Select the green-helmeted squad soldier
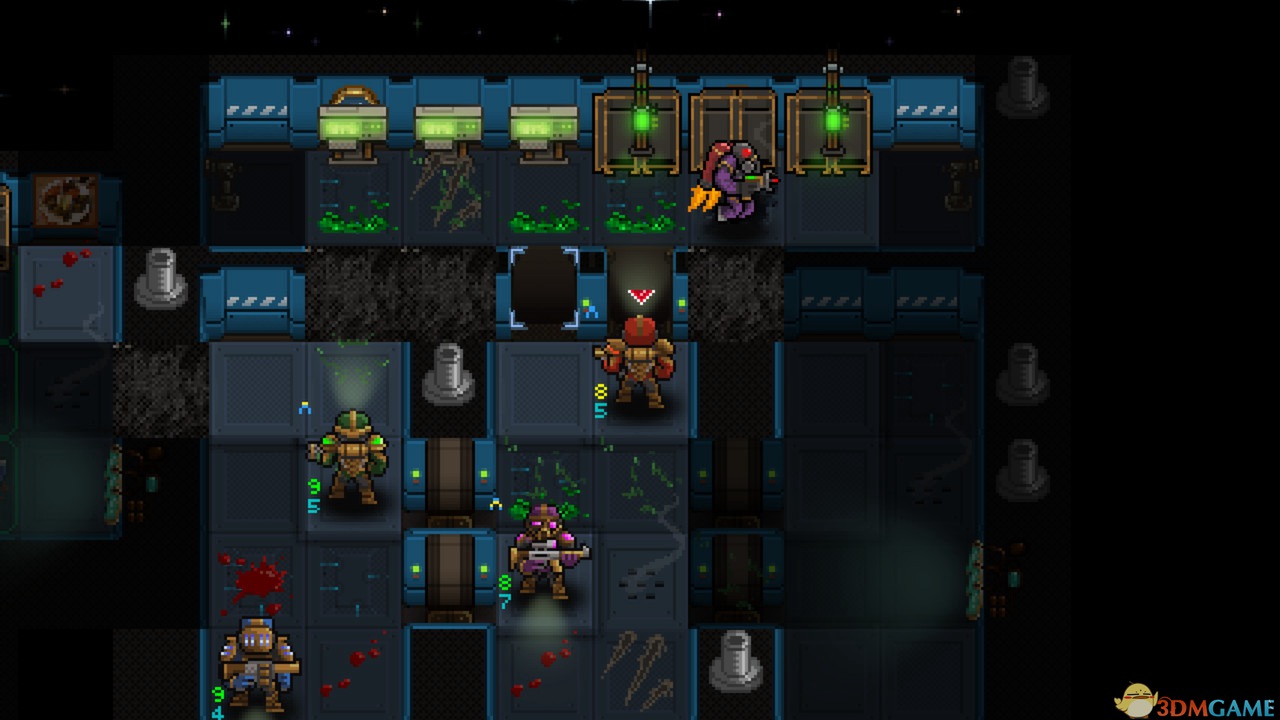1280x720 pixels. pyautogui.click(x=352, y=458)
